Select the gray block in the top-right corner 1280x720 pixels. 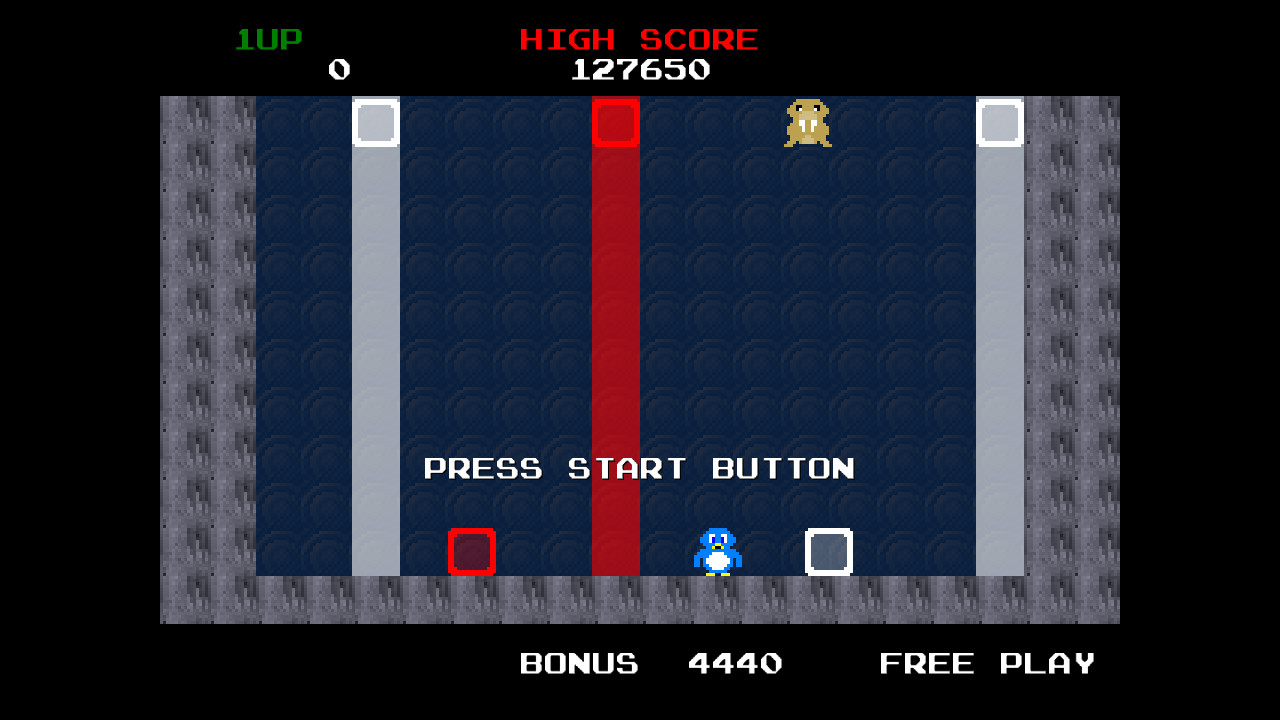tap(1000, 122)
